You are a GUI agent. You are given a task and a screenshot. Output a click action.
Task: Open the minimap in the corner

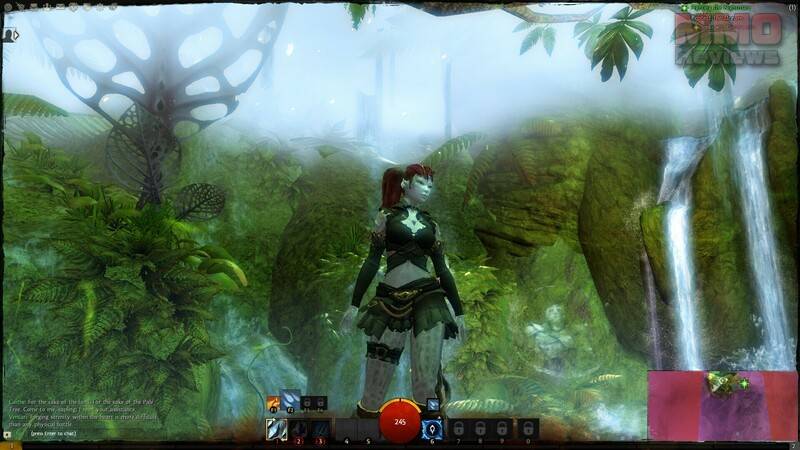tap(720, 405)
